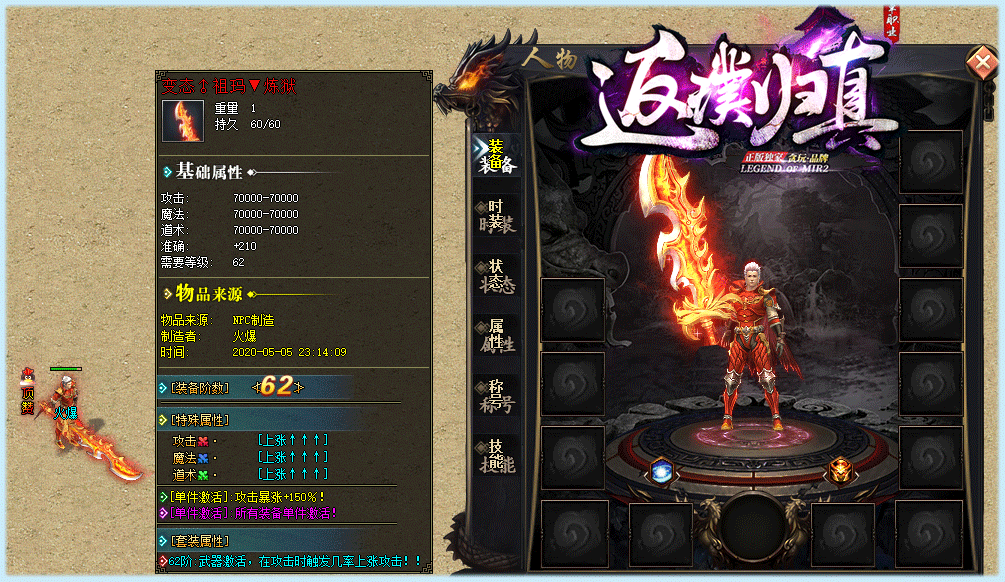Click the orange flame helmet icon
1005x582 pixels.
tap(838, 470)
